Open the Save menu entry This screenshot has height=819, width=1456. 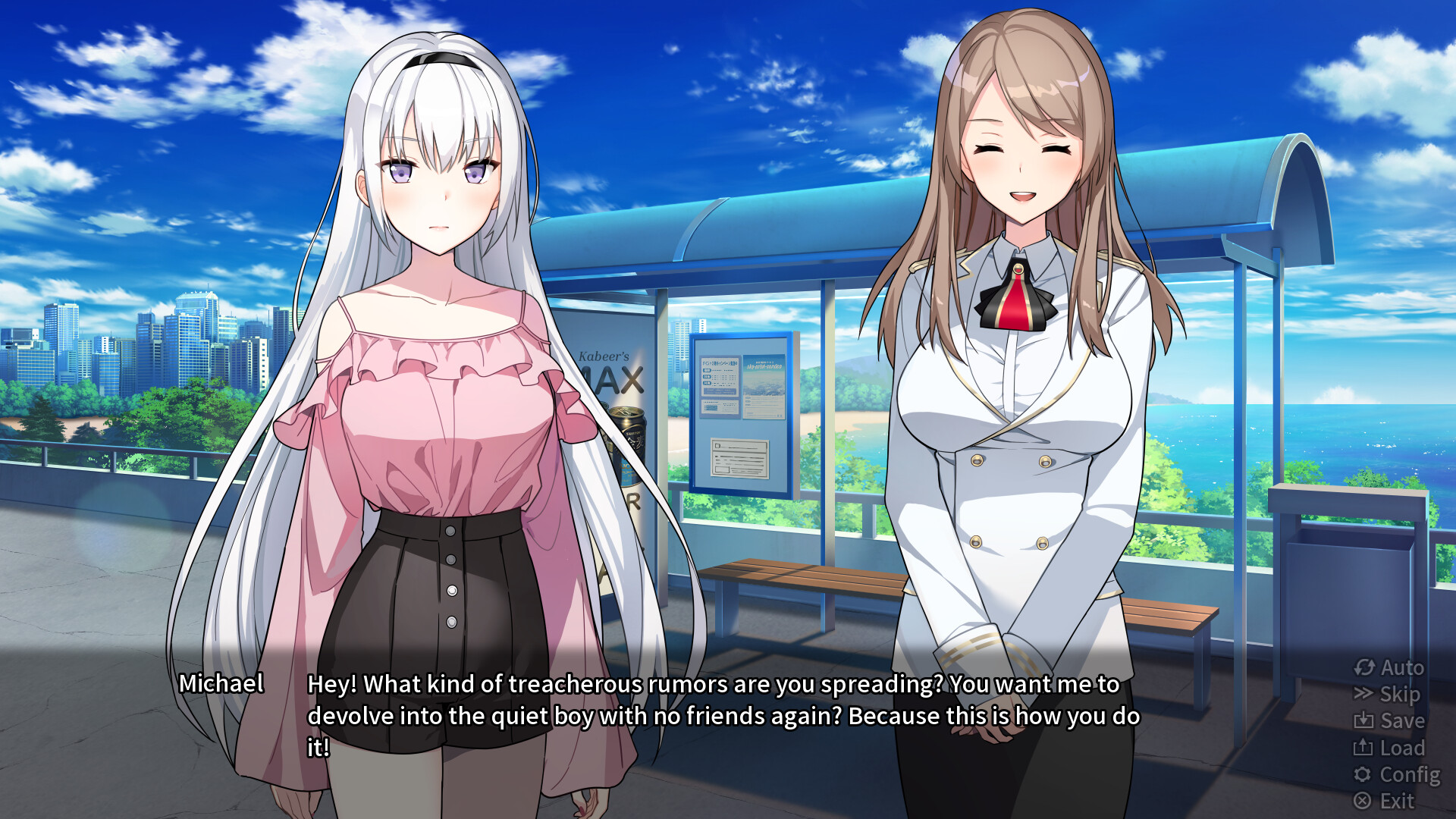point(1402,721)
